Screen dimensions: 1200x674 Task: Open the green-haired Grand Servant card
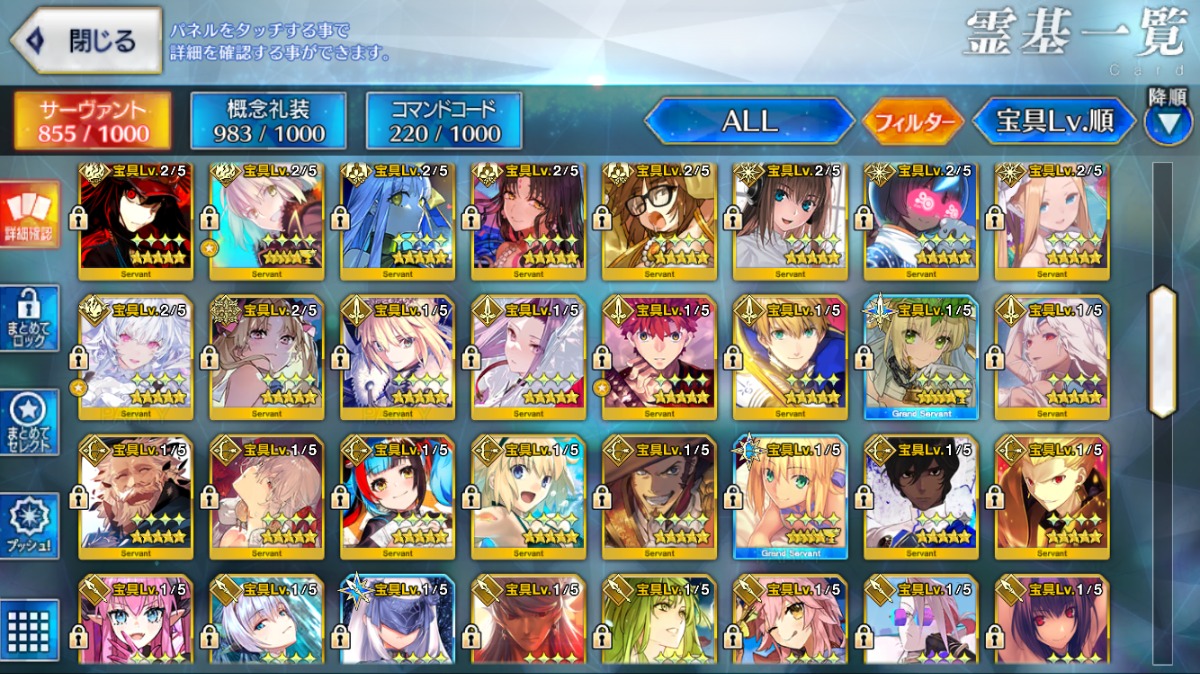pyautogui.click(x=920, y=357)
